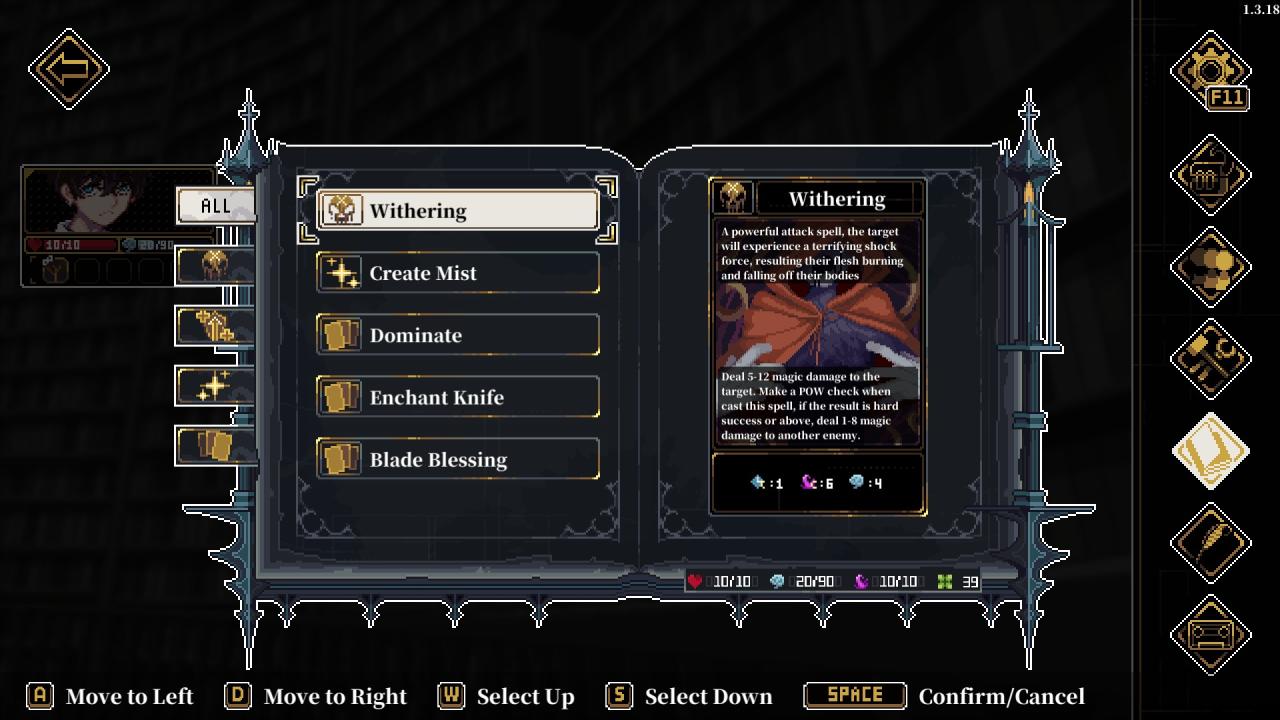
Task: Open the coins icon menu
Action: click(1210, 266)
